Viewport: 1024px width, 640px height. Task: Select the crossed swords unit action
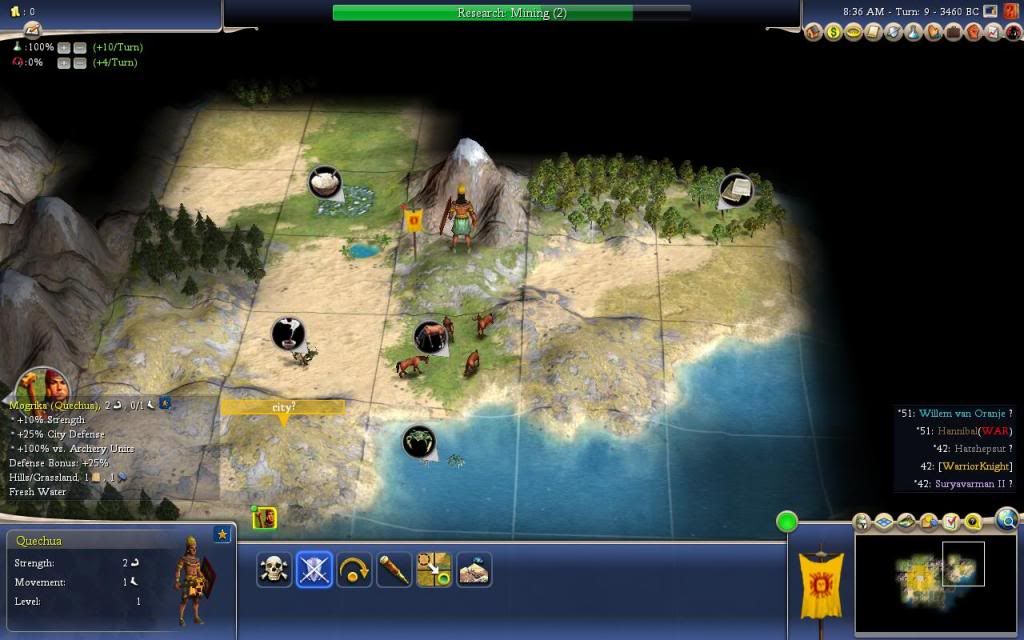tap(314, 570)
